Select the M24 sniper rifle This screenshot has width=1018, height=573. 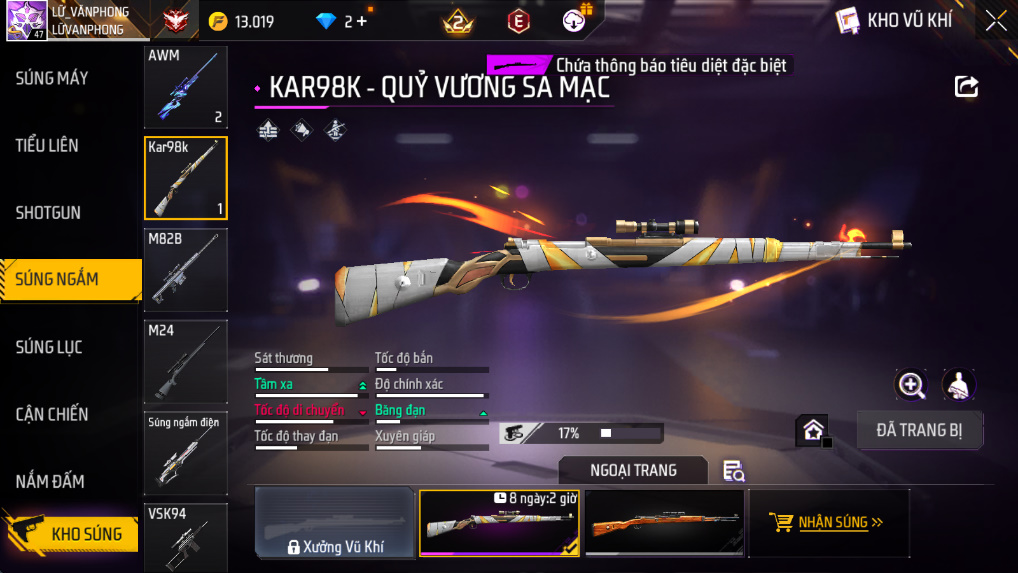click(x=185, y=361)
